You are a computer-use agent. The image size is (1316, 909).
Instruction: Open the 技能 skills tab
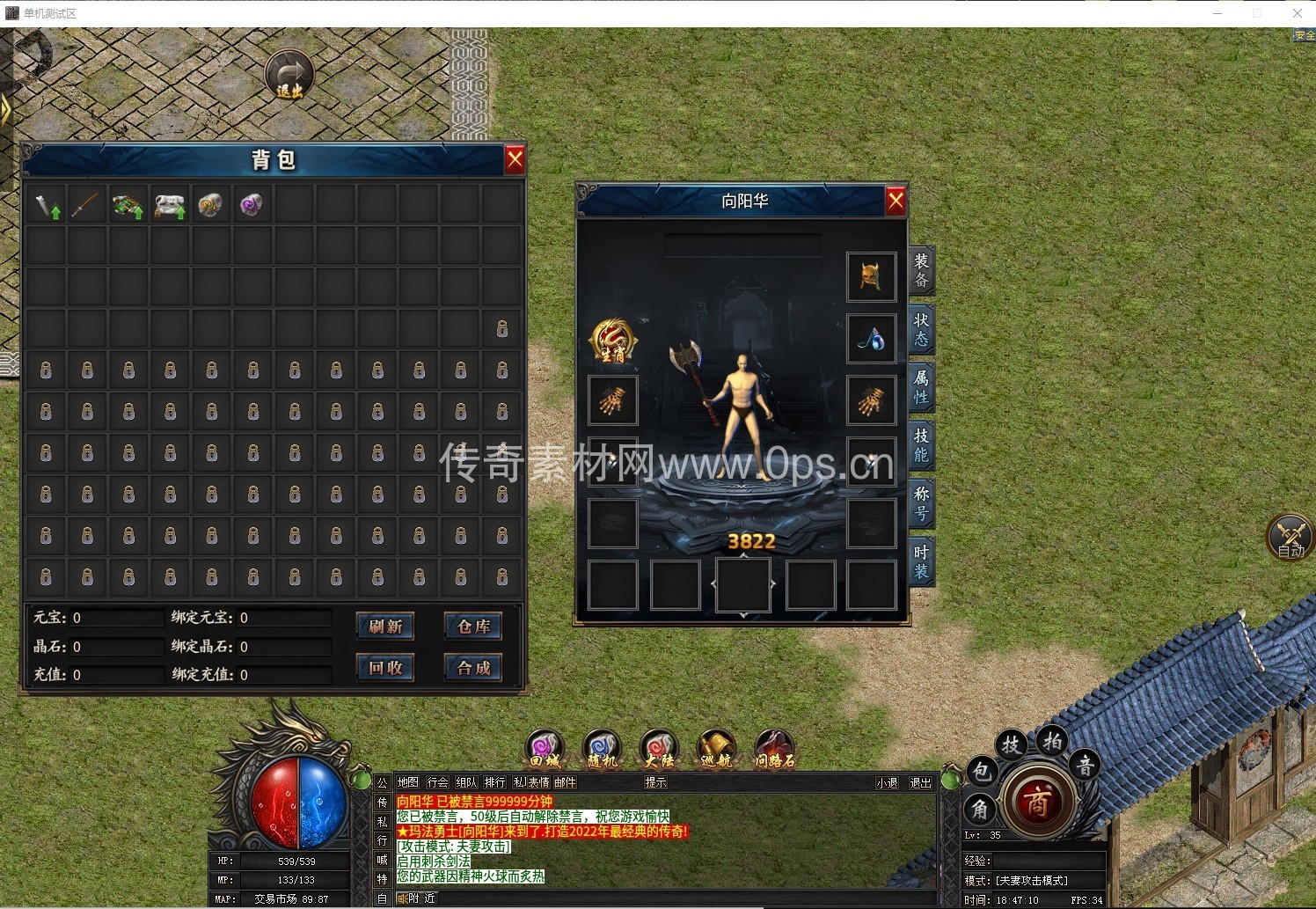click(x=921, y=445)
